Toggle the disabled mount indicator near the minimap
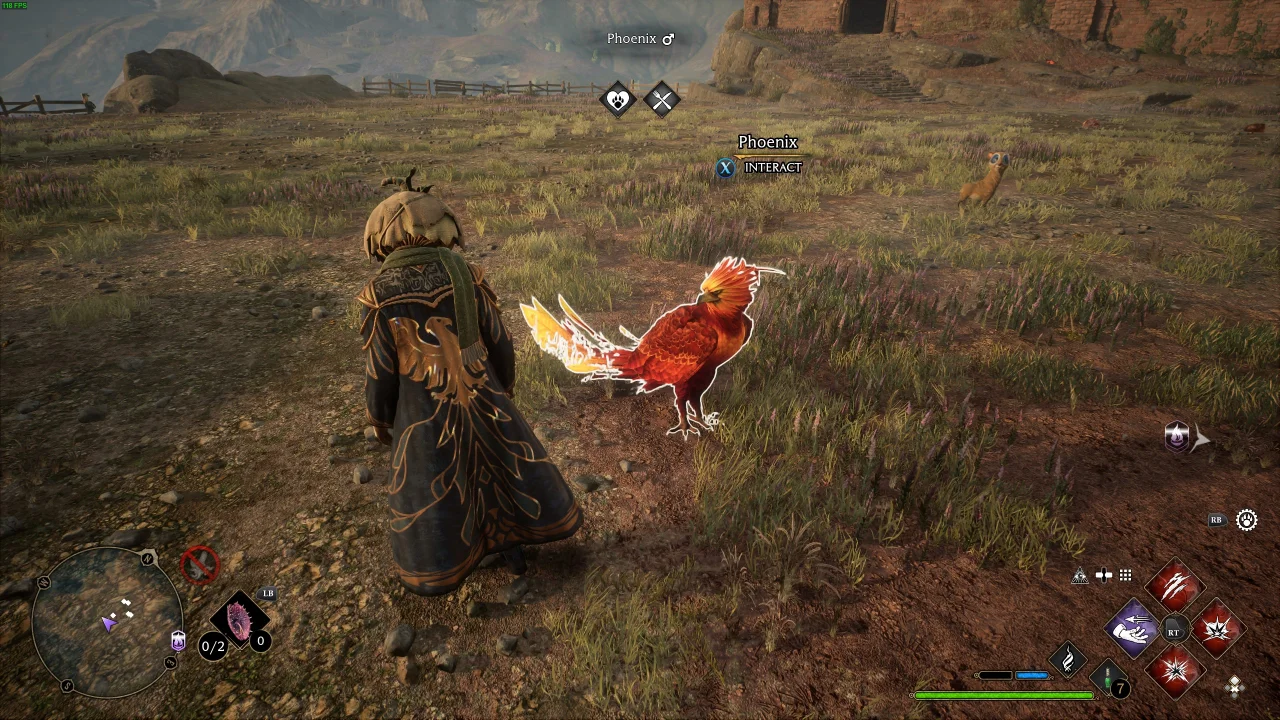 point(198,565)
